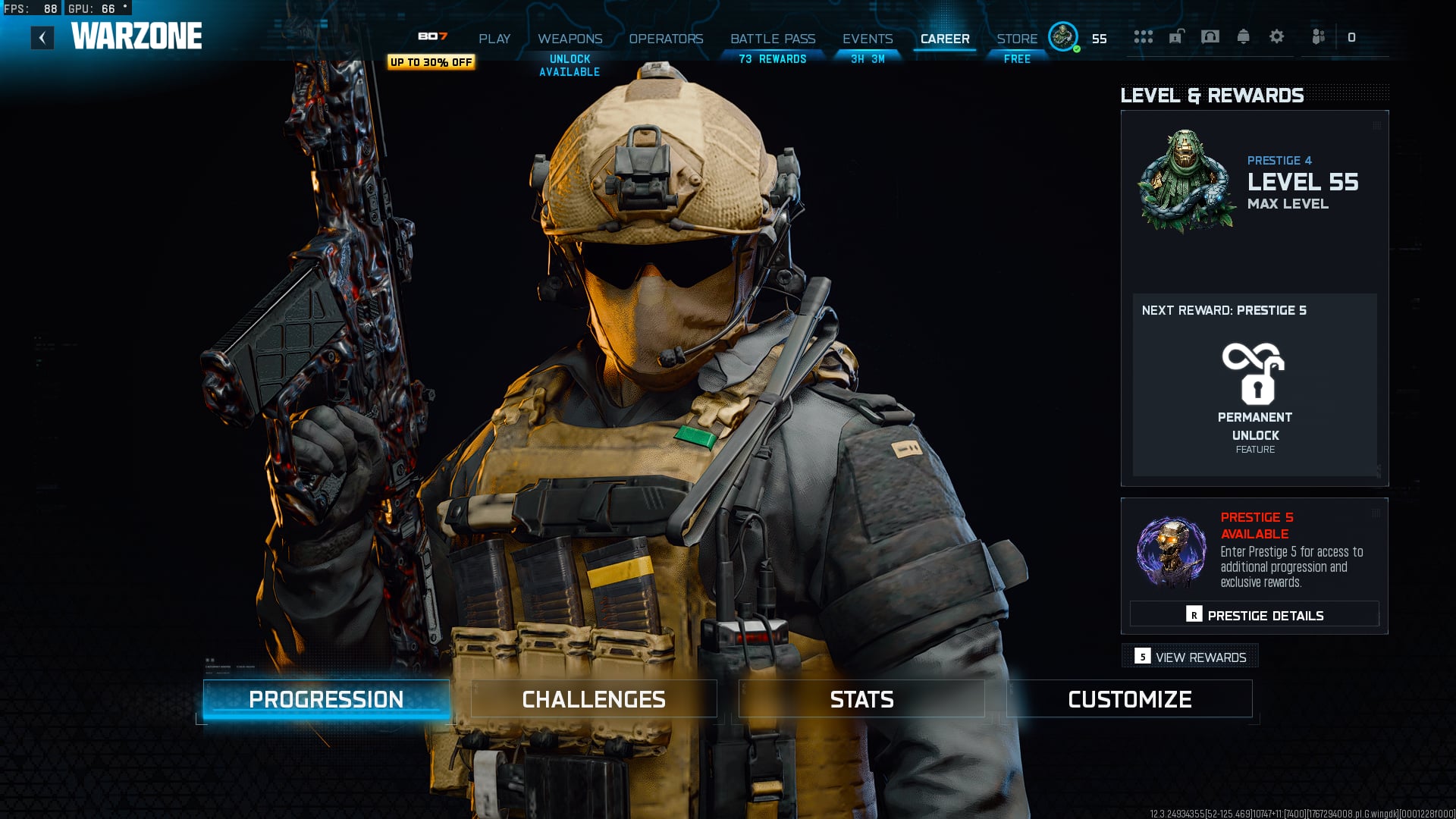
Task: Open the voice chat headset icon
Action: pyautogui.click(x=1210, y=36)
